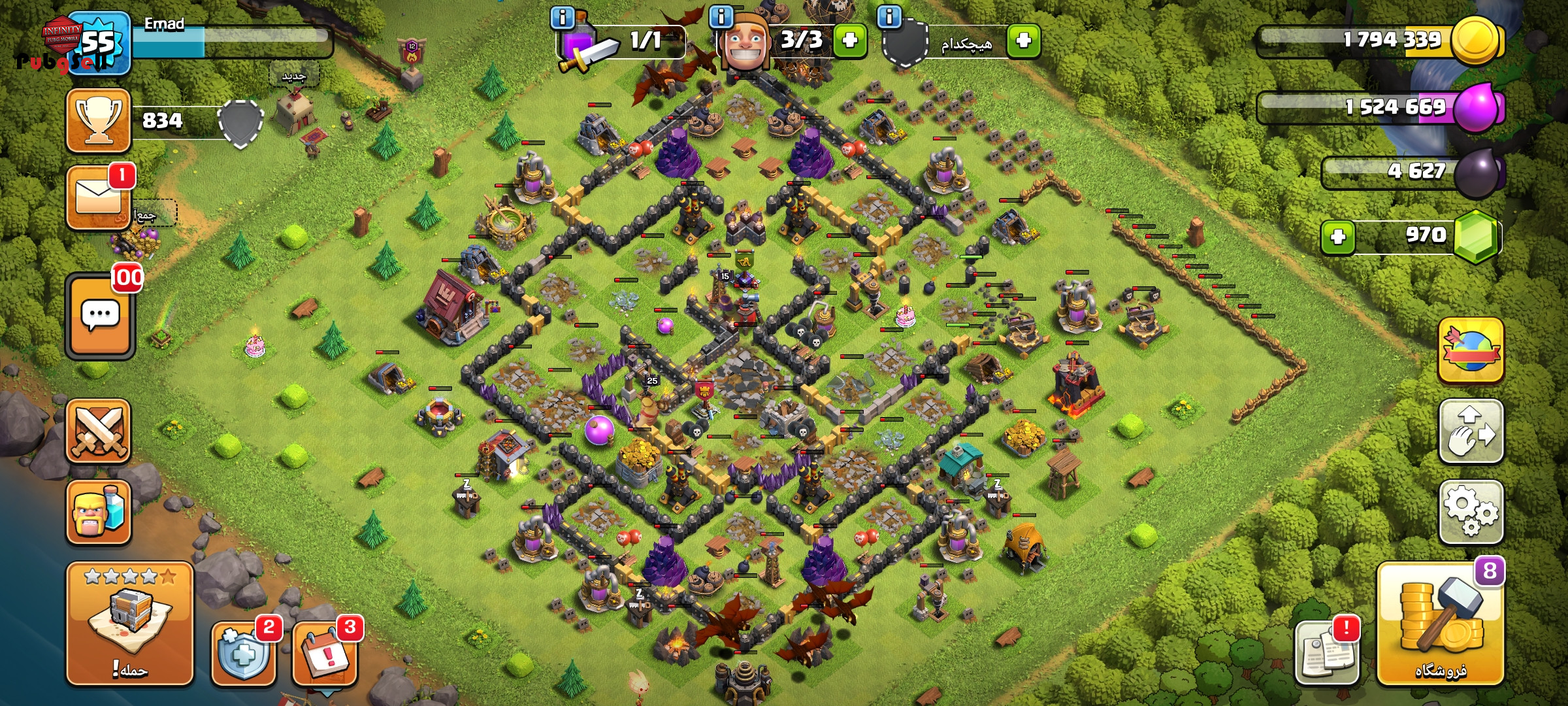Open the globe world map button
Screen dimensions: 1568x706
(1471, 350)
